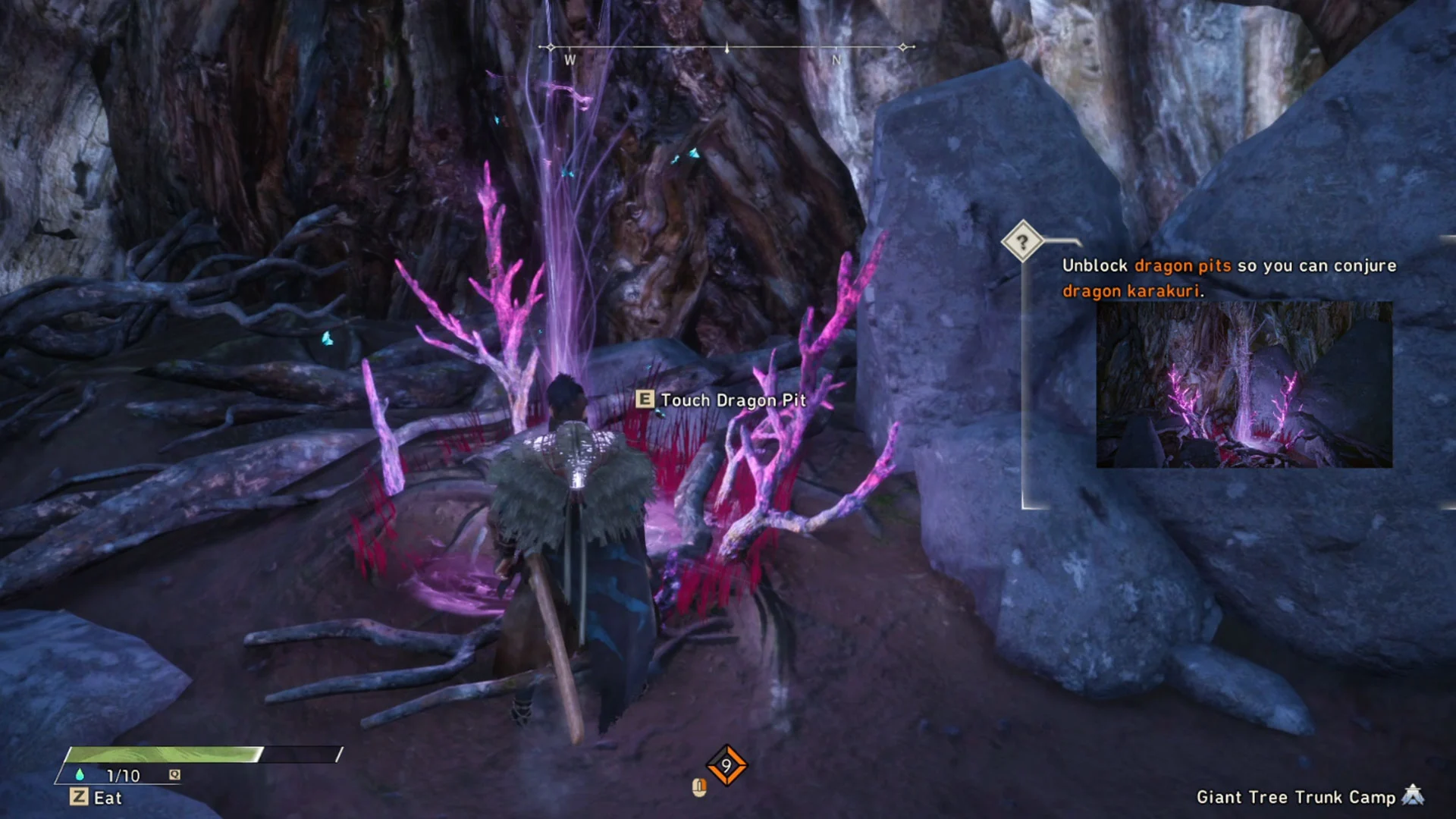This screenshot has width=1456, height=819.
Task: Click the Giant Tree Trunk Camp tent icon
Action: pyautogui.click(x=1413, y=795)
